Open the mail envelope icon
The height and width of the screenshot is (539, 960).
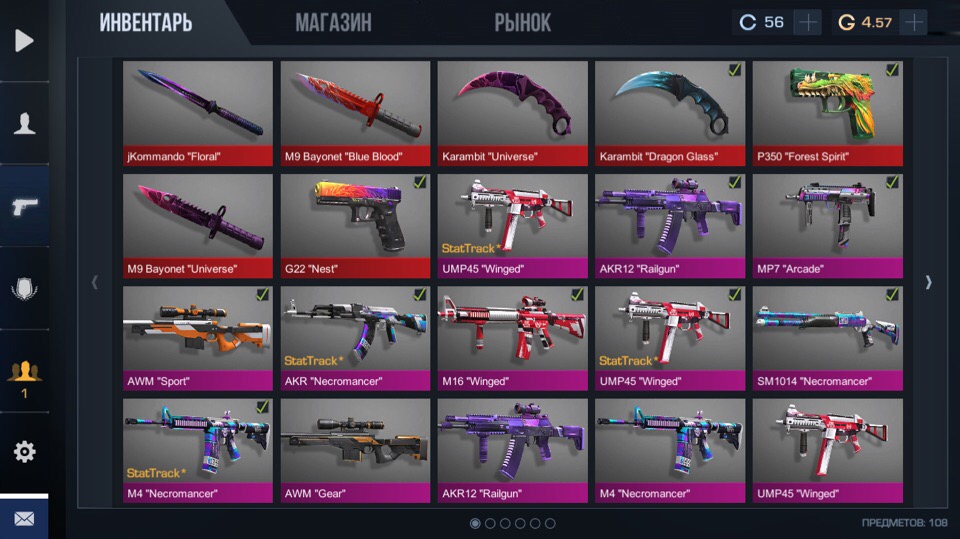click(x=24, y=519)
